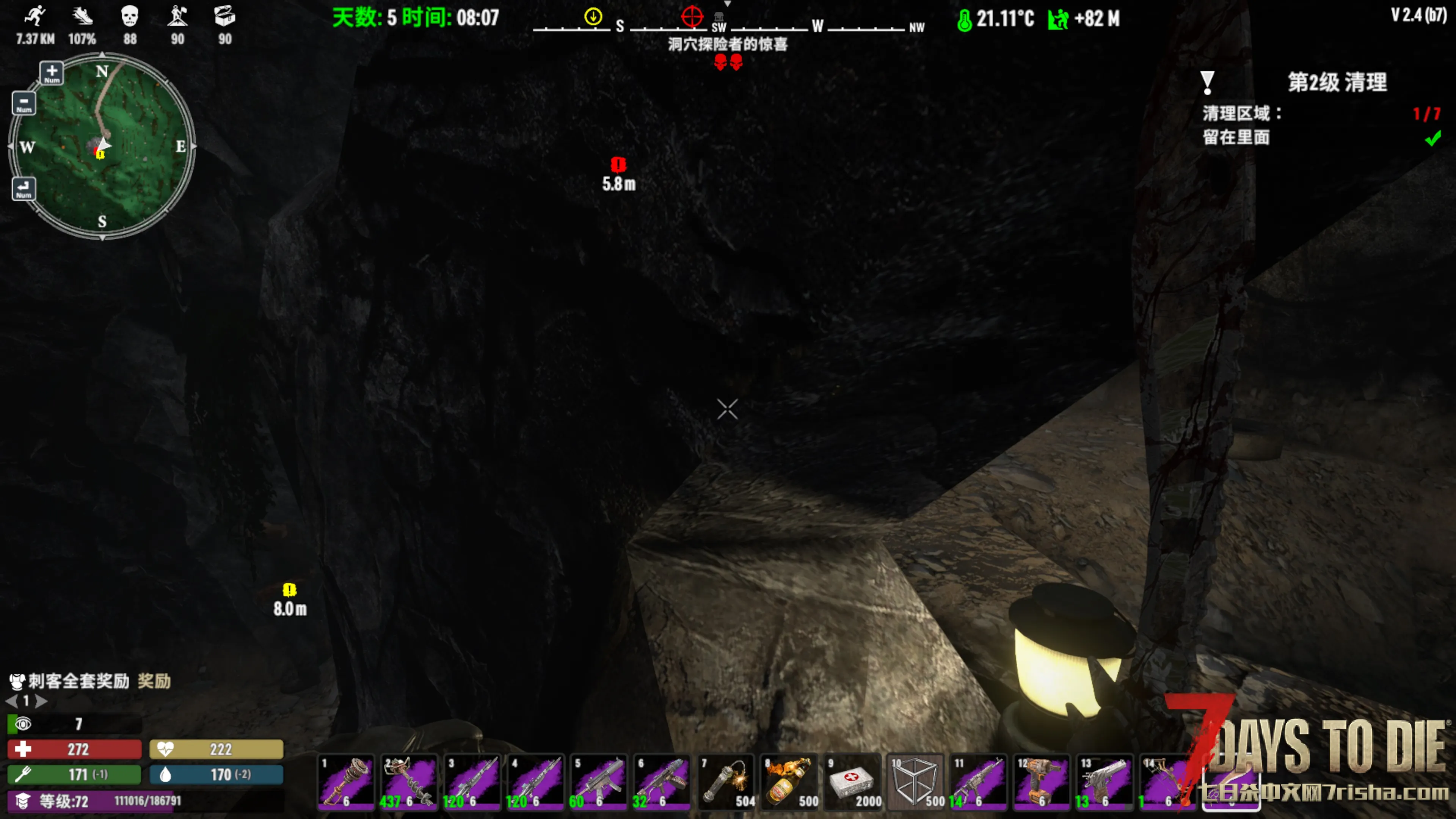Image resolution: width=1456 pixels, height=819 pixels.
Task: Select the wireframe building block slot
Action: [x=916, y=782]
